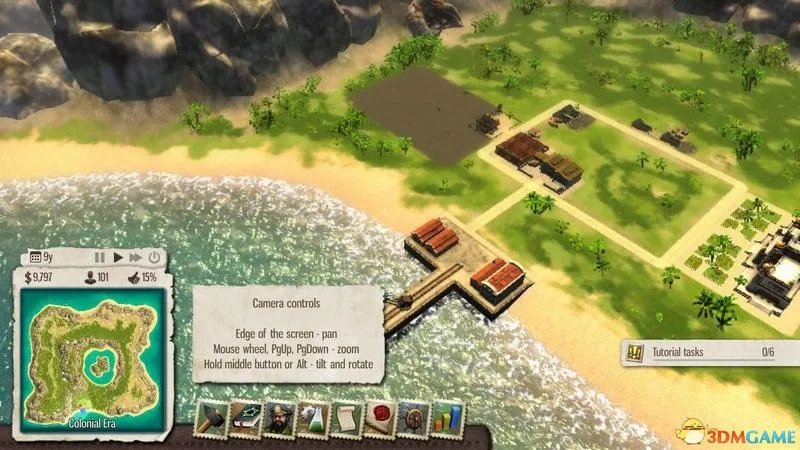This screenshot has height=450, width=800.
Task: Select the El Presidente portrait icon
Action: coord(278,420)
